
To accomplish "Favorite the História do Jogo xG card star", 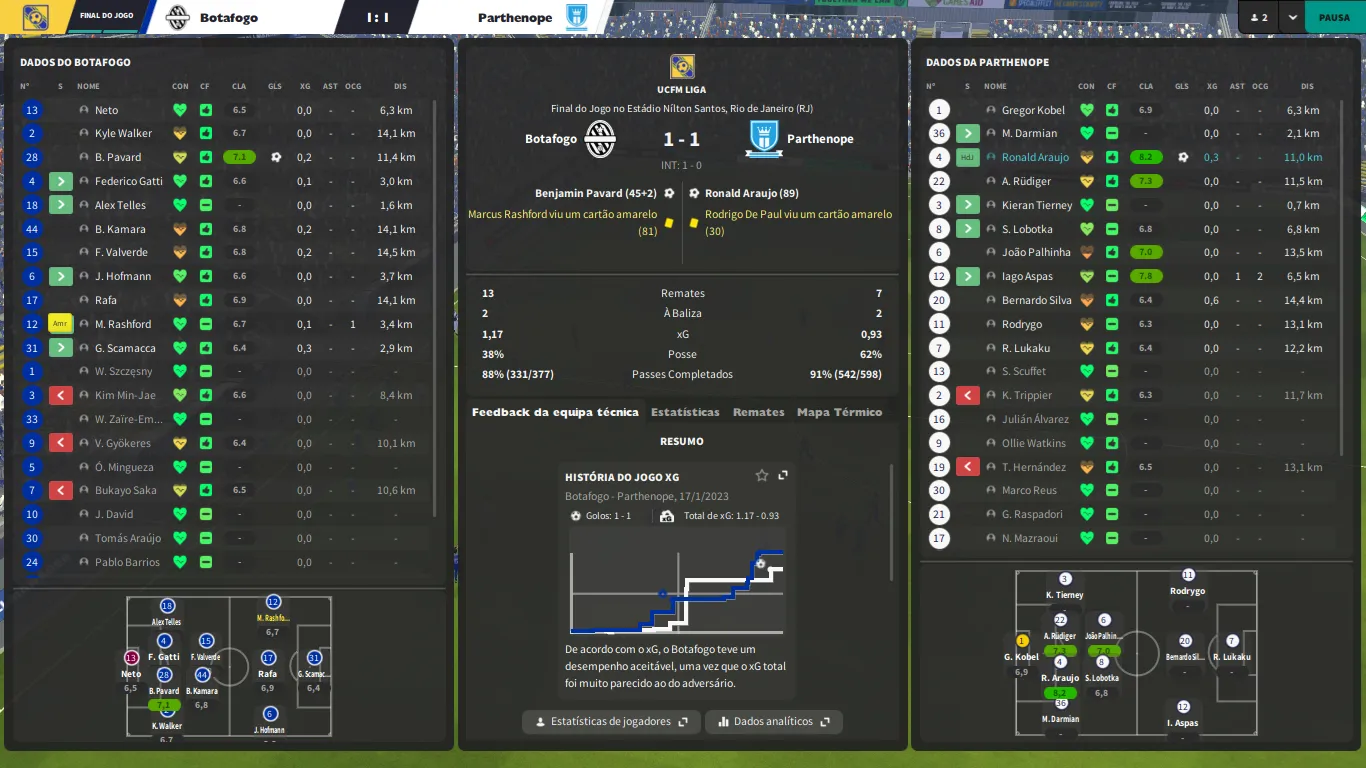I will pos(762,476).
